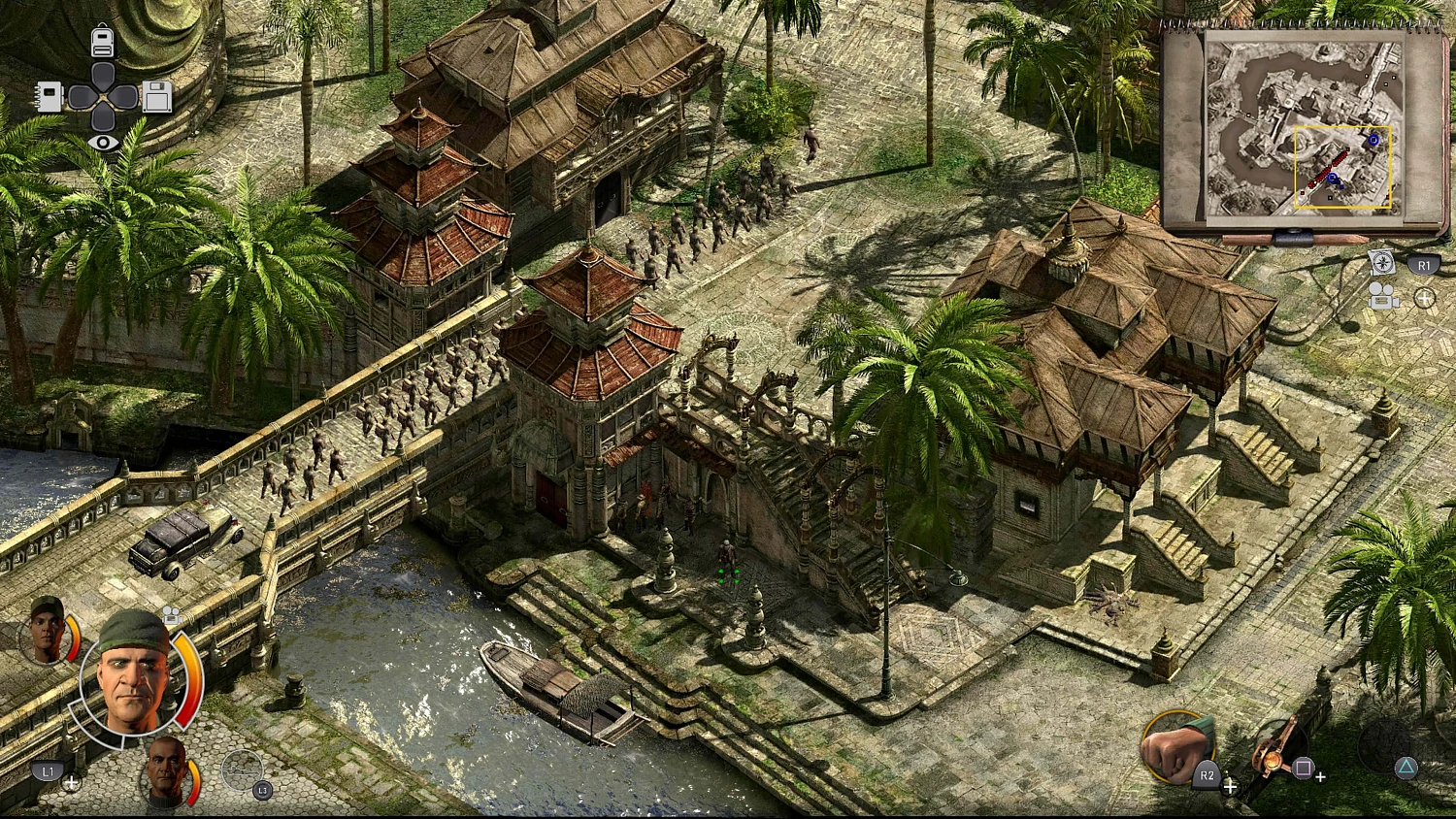Open the d-pad radial command menu
1456x819 pixels.
[x=102, y=97]
